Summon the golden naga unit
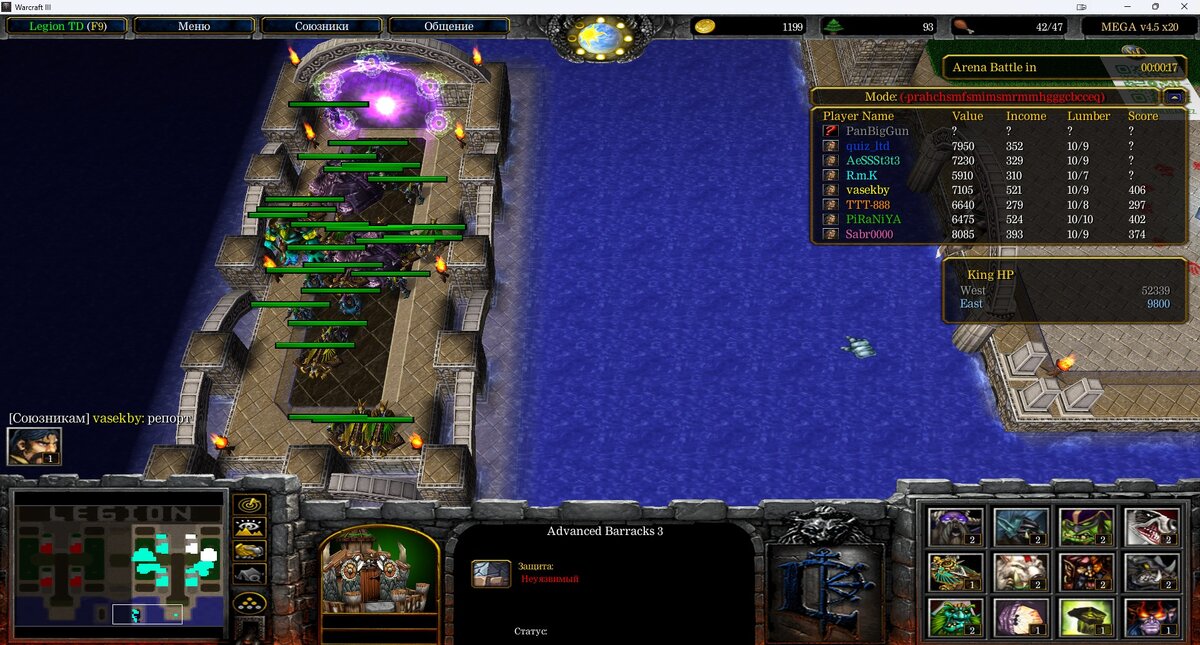This screenshot has width=1200, height=645. point(956,572)
